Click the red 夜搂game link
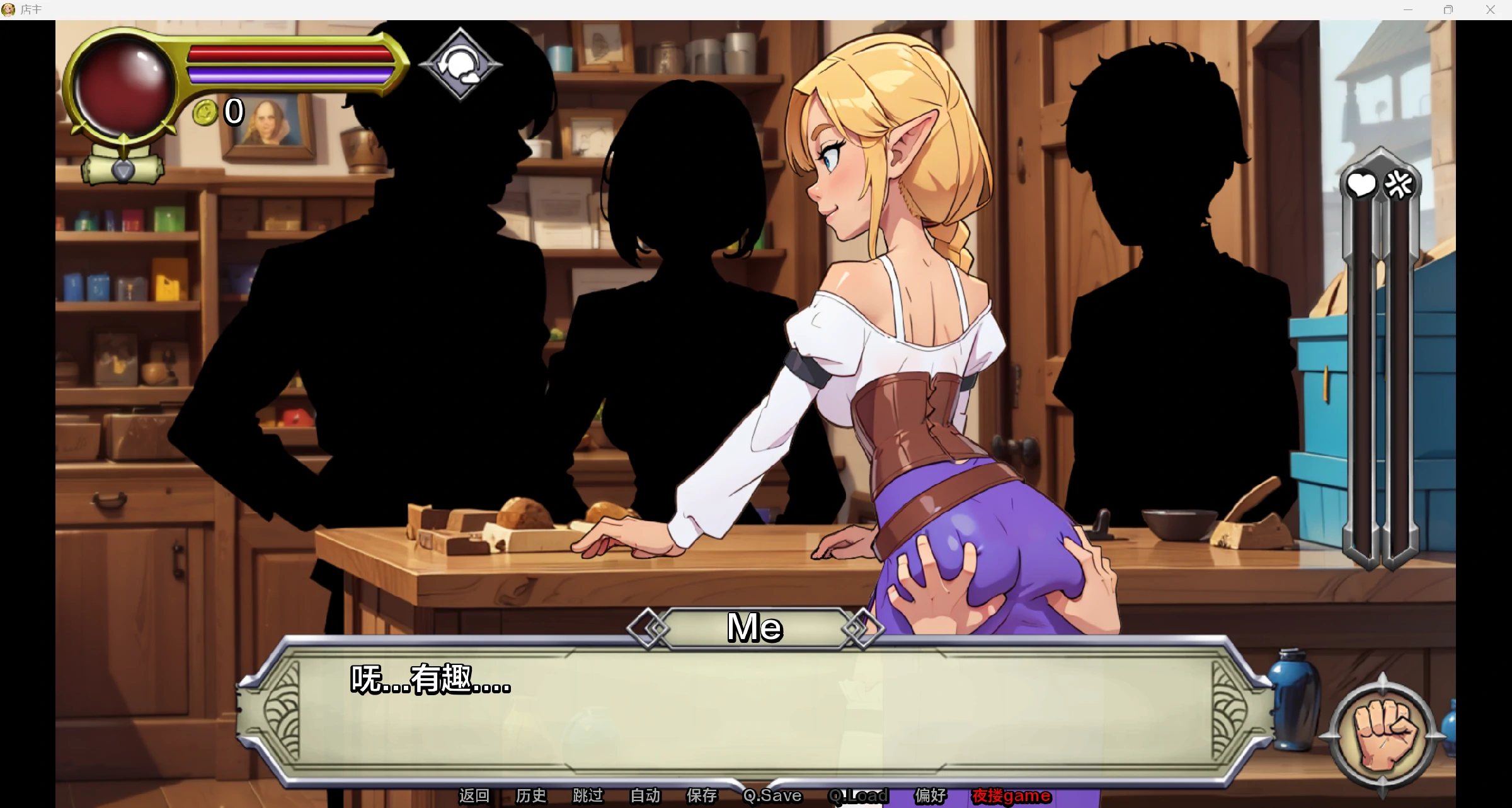 [x=1011, y=796]
